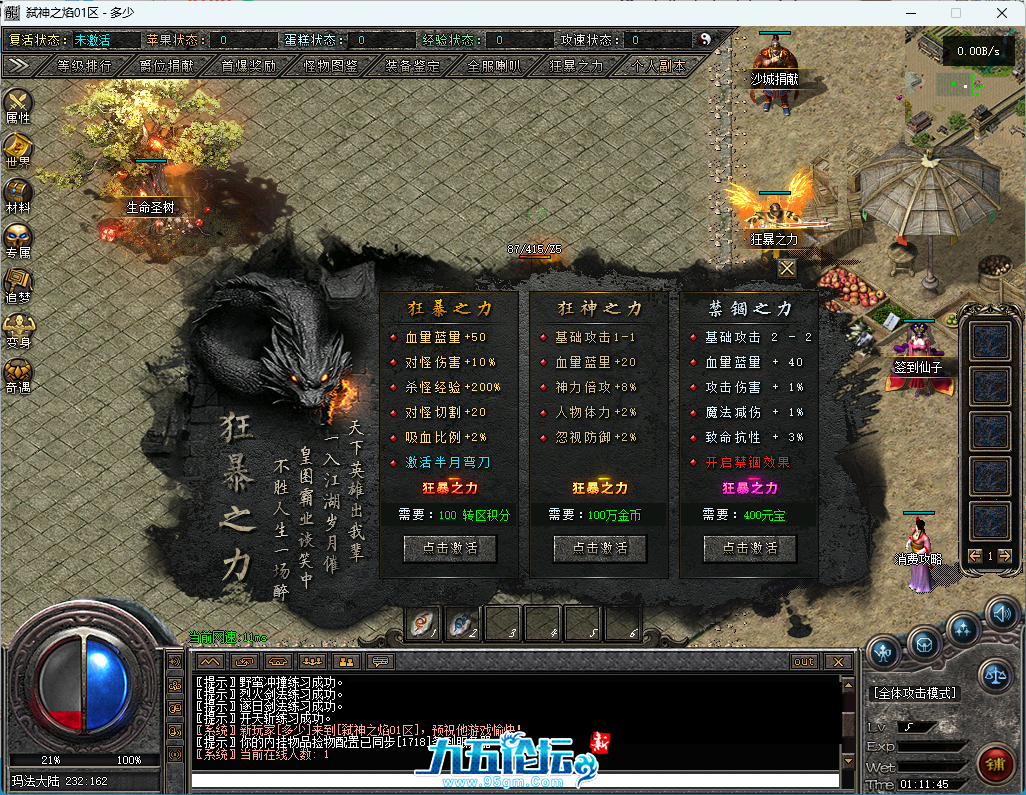Open the 首爆奖励 rewards menu
Image resolution: width=1026 pixels, height=795 pixels.
[x=248, y=65]
